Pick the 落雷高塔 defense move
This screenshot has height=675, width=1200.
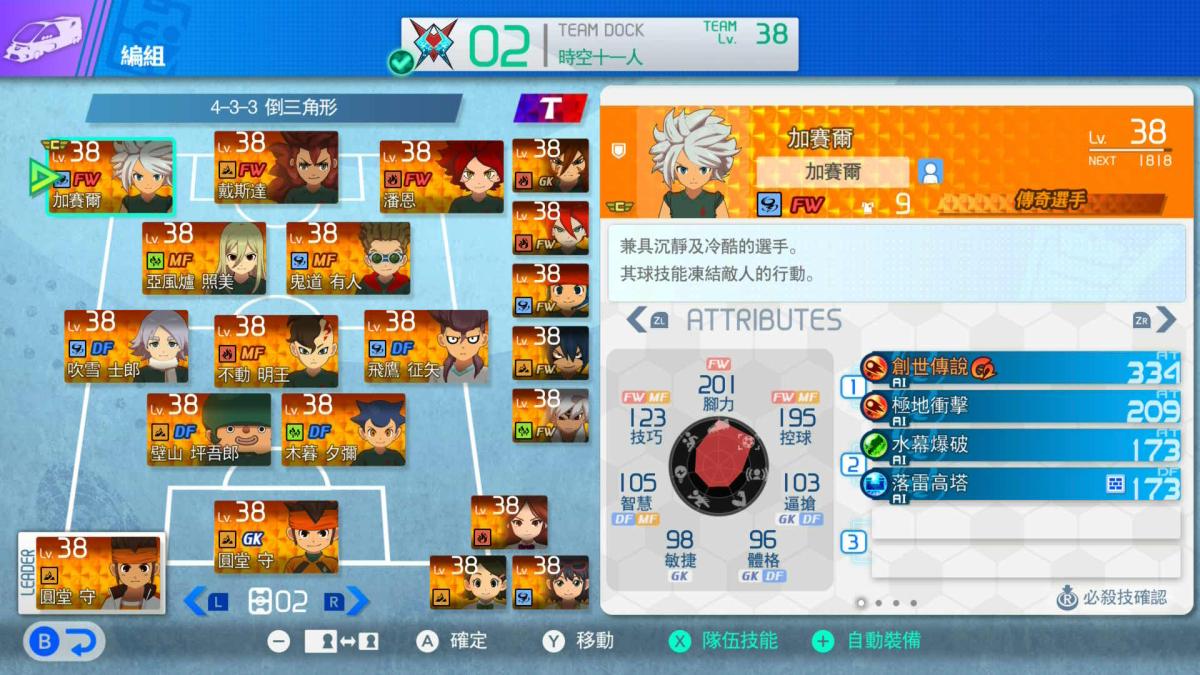pyautogui.click(x=1020, y=485)
